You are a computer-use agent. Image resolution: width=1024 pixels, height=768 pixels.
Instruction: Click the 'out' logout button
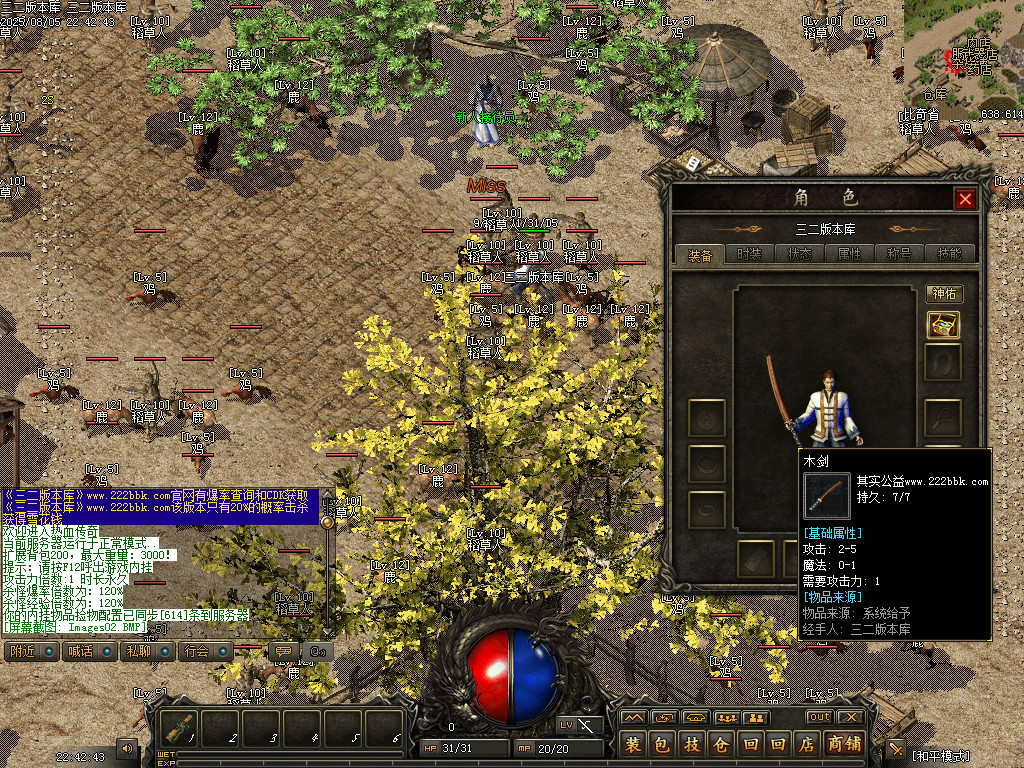pos(820,717)
